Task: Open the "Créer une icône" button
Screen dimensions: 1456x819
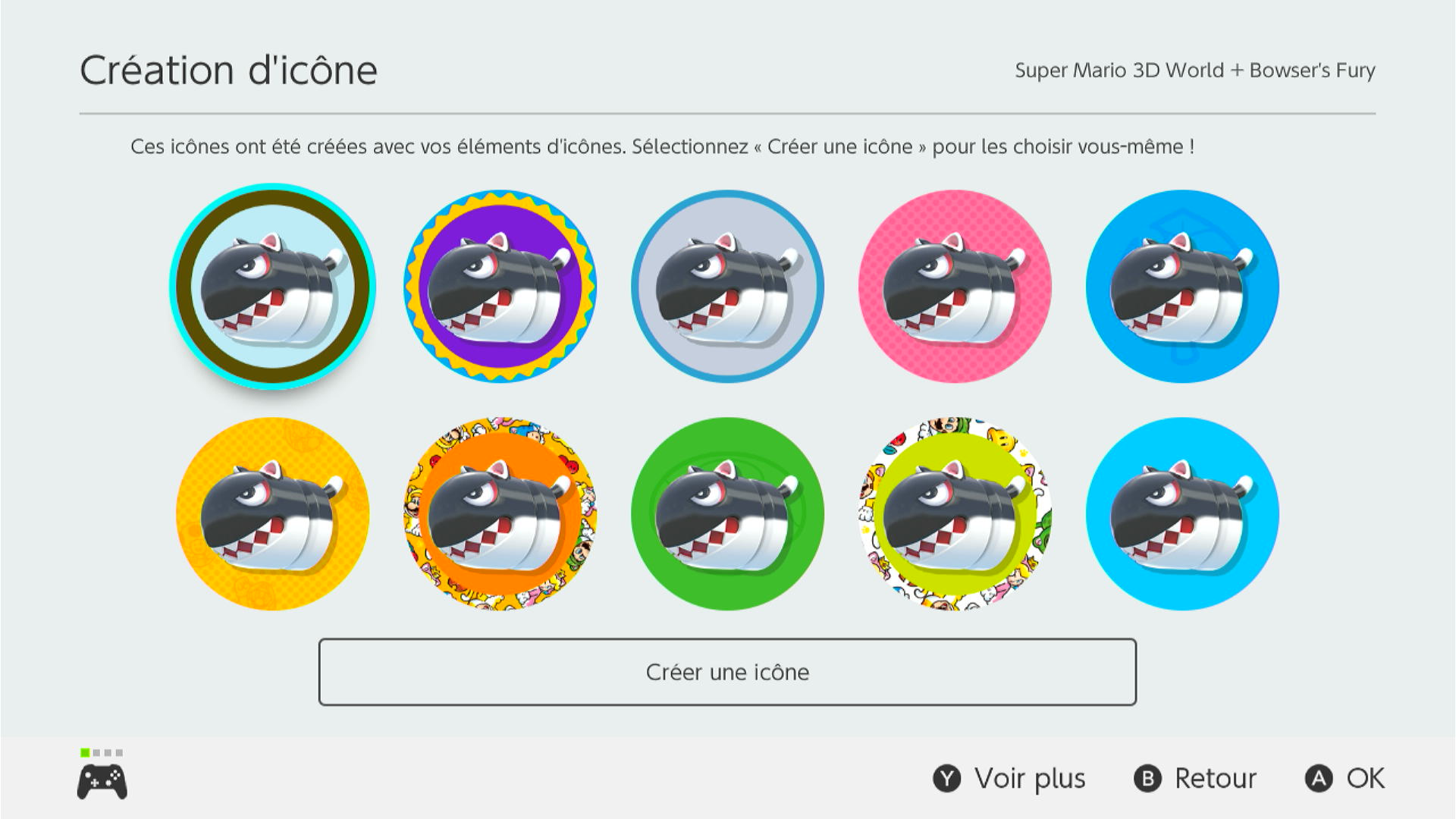Action: point(727,672)
